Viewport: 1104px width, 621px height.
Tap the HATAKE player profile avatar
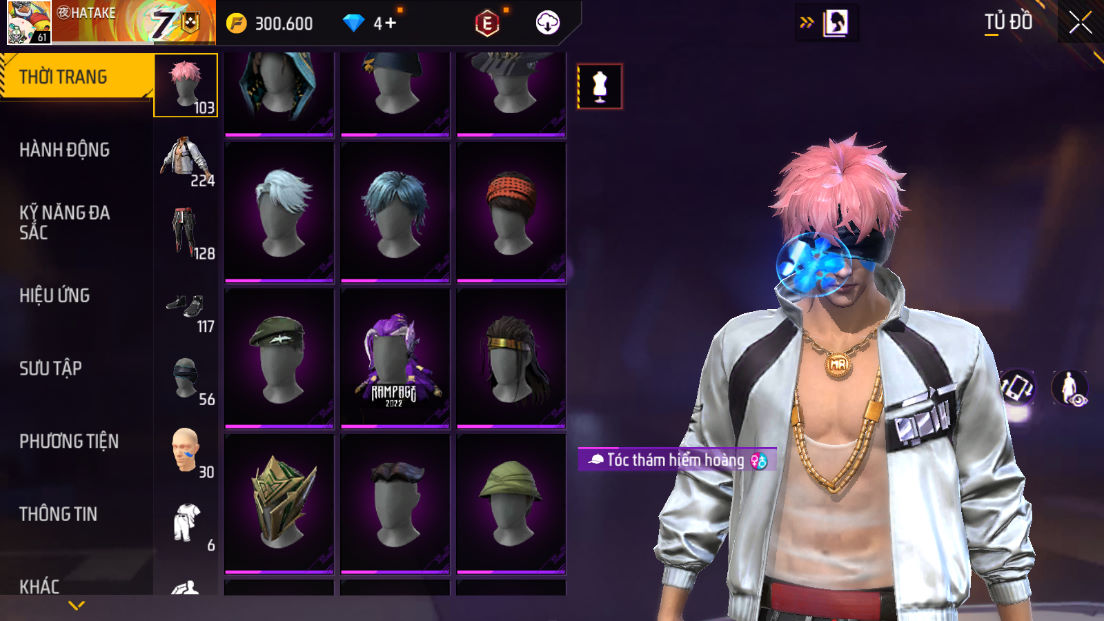28,22
